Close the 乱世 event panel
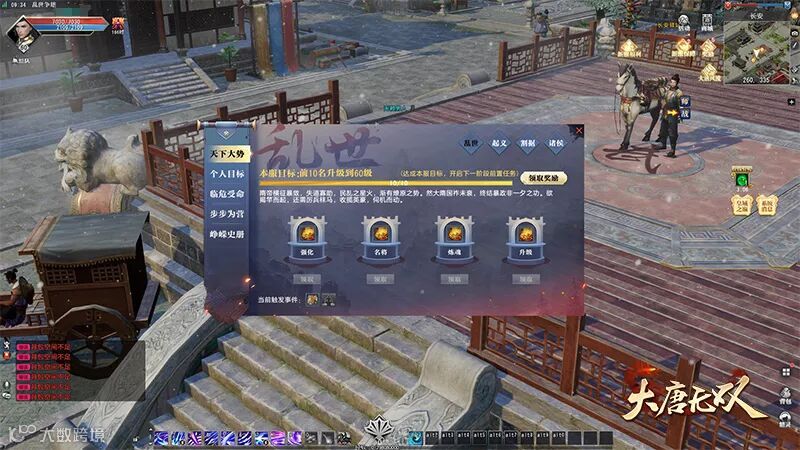The height and width of the screenshot is (450, 800). click(x=578, y=131)
